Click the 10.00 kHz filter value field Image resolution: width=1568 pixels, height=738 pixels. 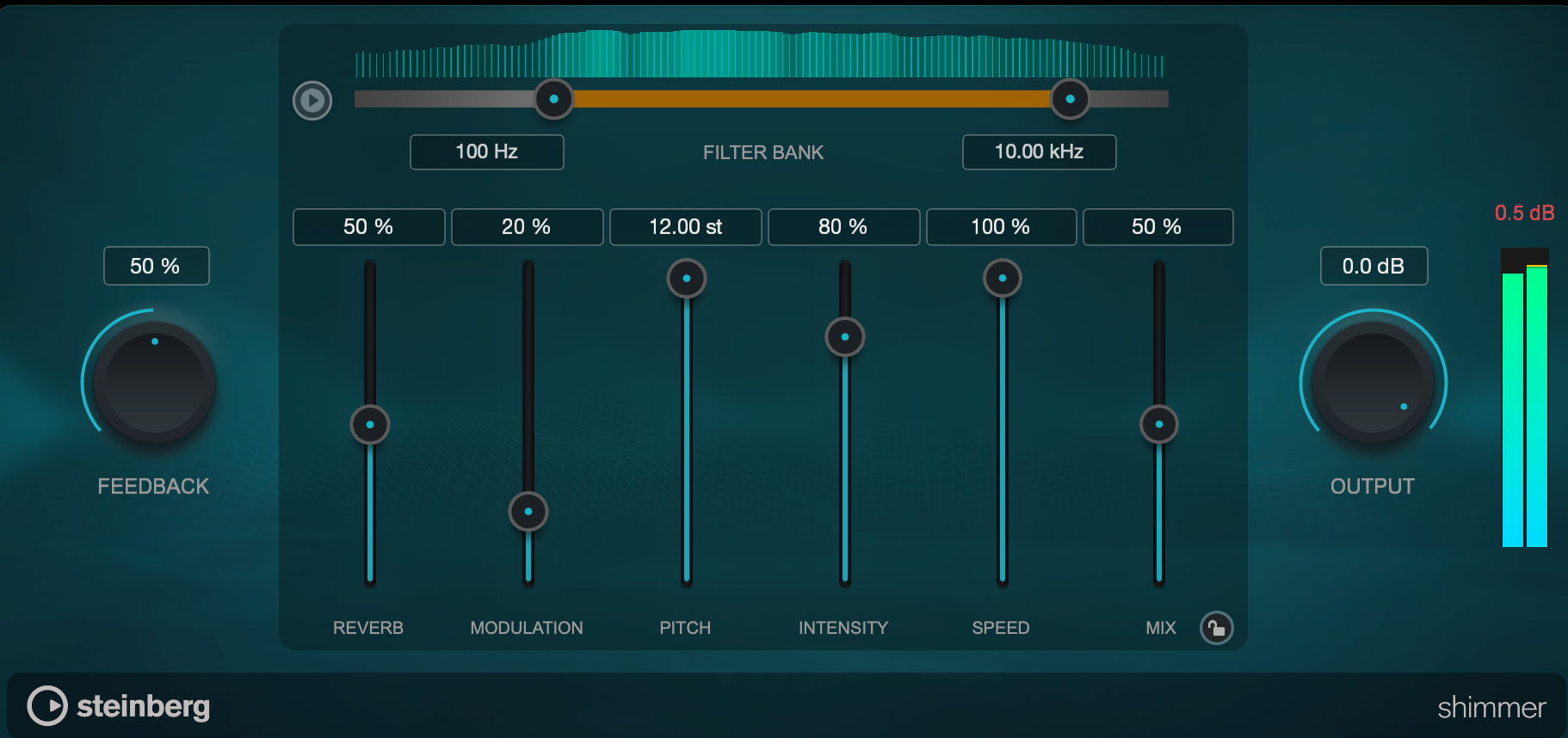click(1039, 152)
